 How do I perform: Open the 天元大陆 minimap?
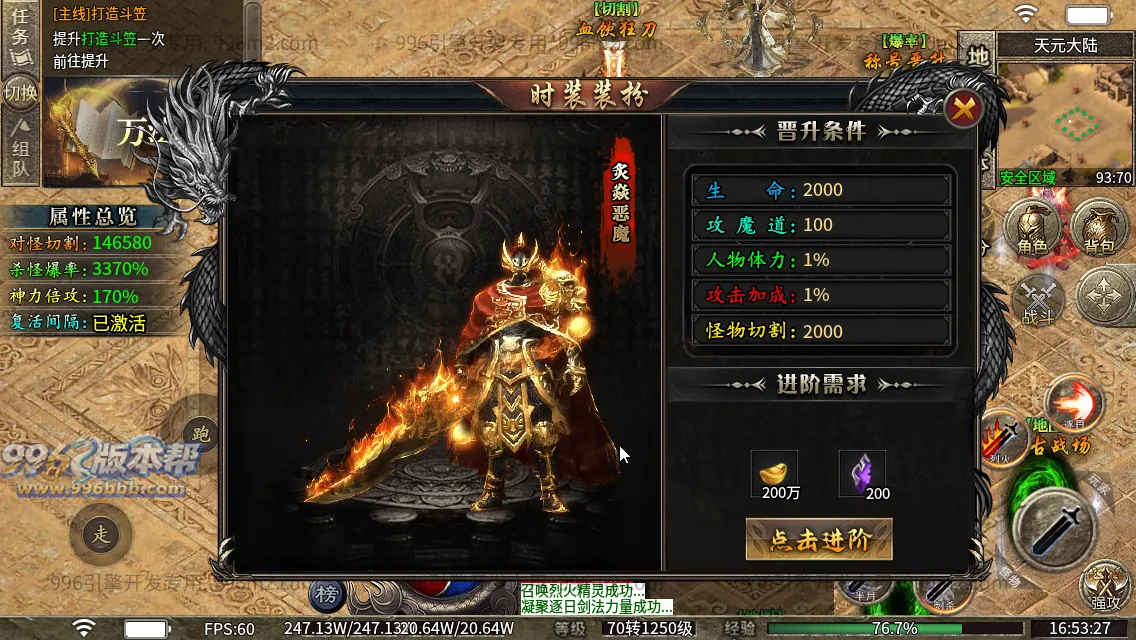click(1065, 115)
